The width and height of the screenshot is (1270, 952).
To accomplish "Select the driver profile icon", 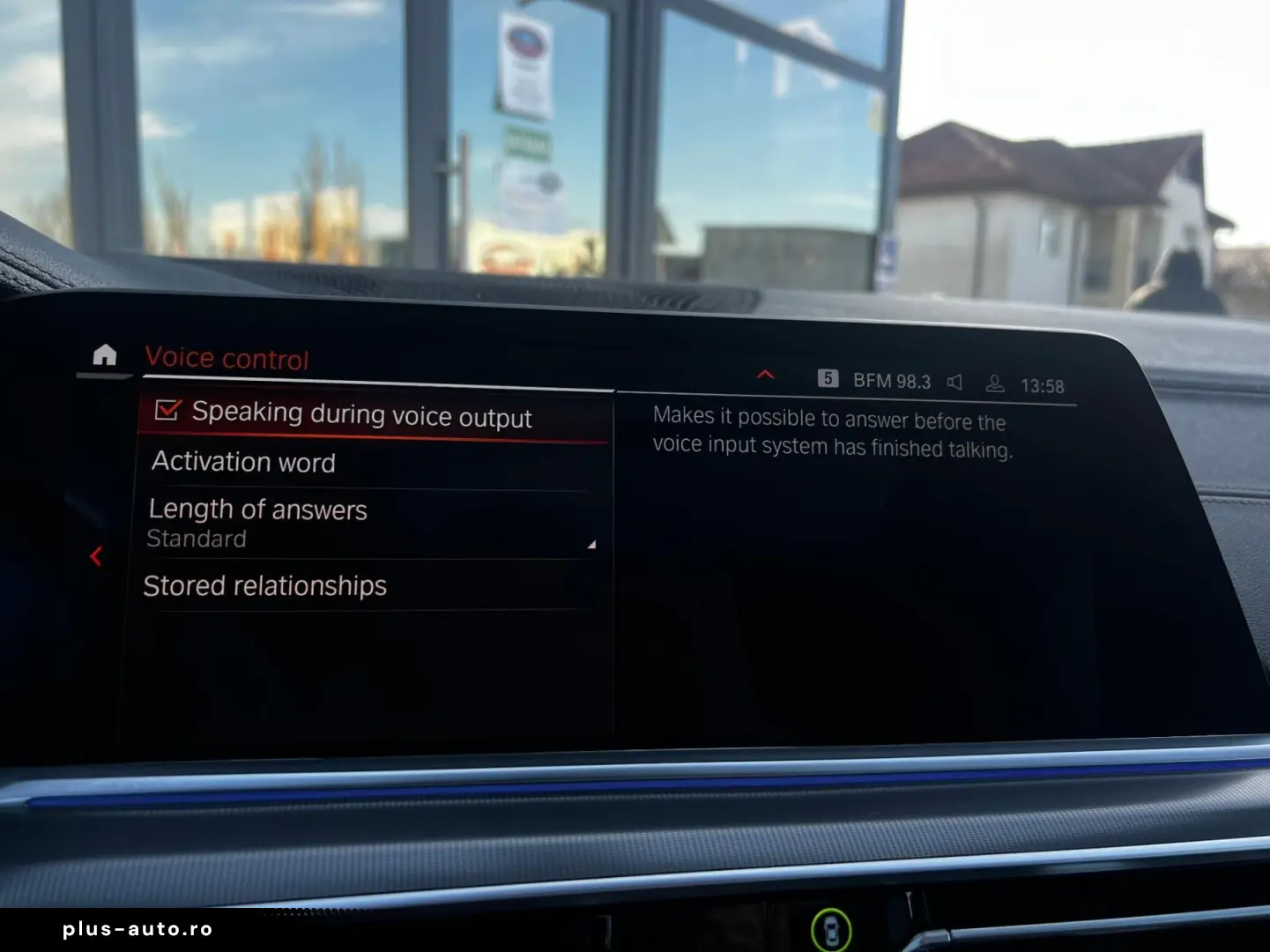I will click(995, 383).
